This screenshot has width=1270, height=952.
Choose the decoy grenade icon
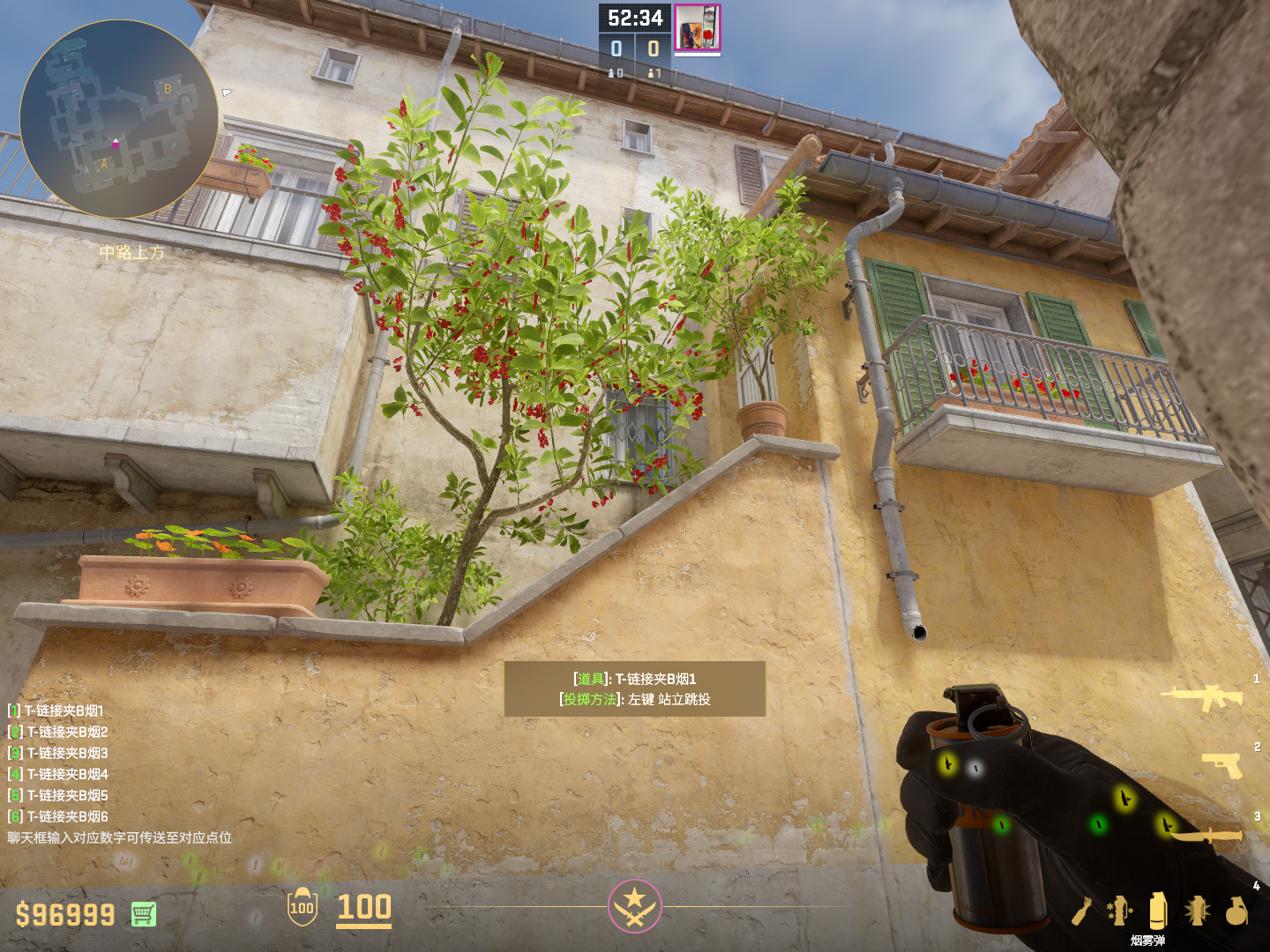point(1119,911)
